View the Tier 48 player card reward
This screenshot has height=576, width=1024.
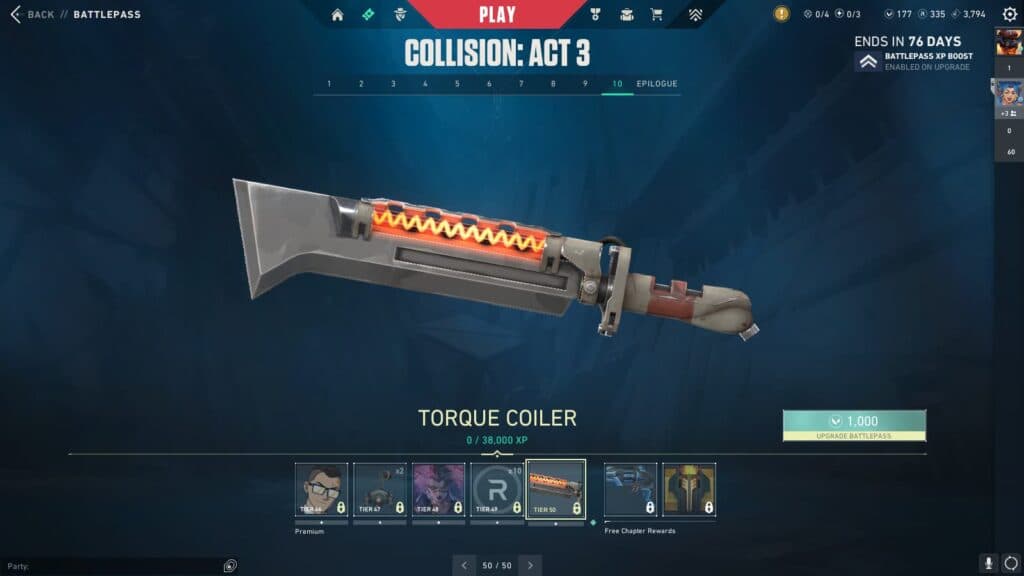[439, 490]
